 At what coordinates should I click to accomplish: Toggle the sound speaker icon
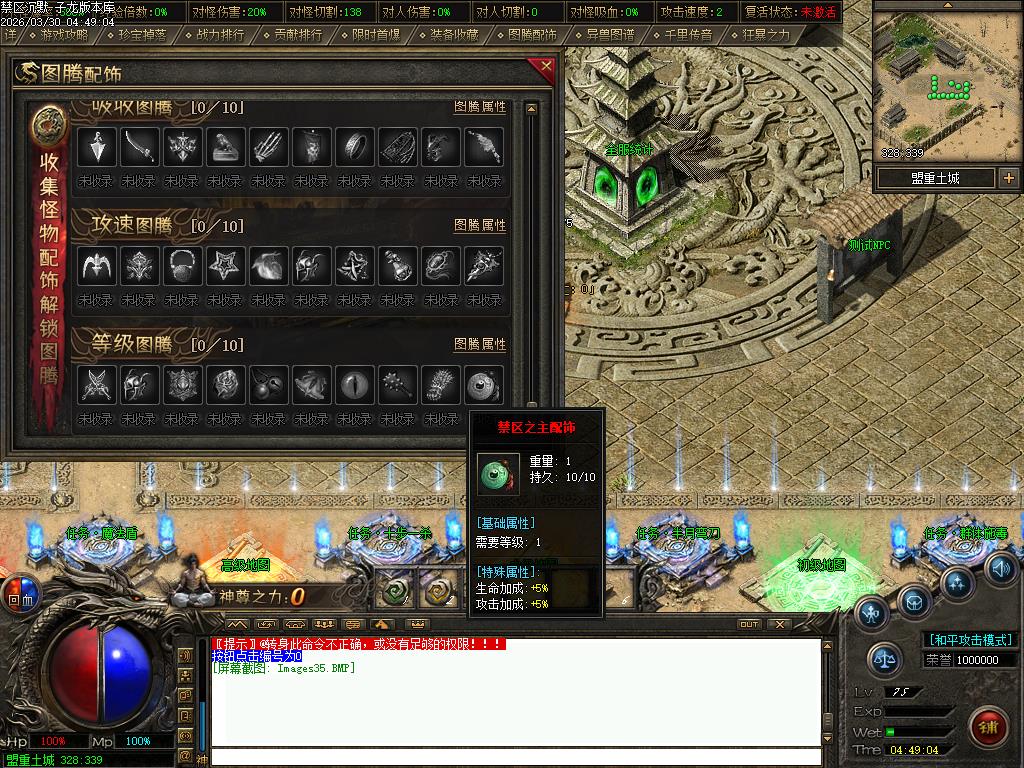(1000, 567)
